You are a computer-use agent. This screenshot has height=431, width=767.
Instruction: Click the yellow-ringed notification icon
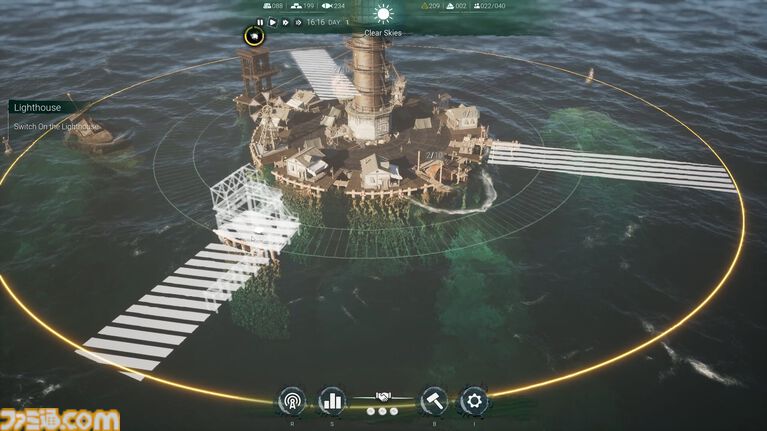click(256, 38)
